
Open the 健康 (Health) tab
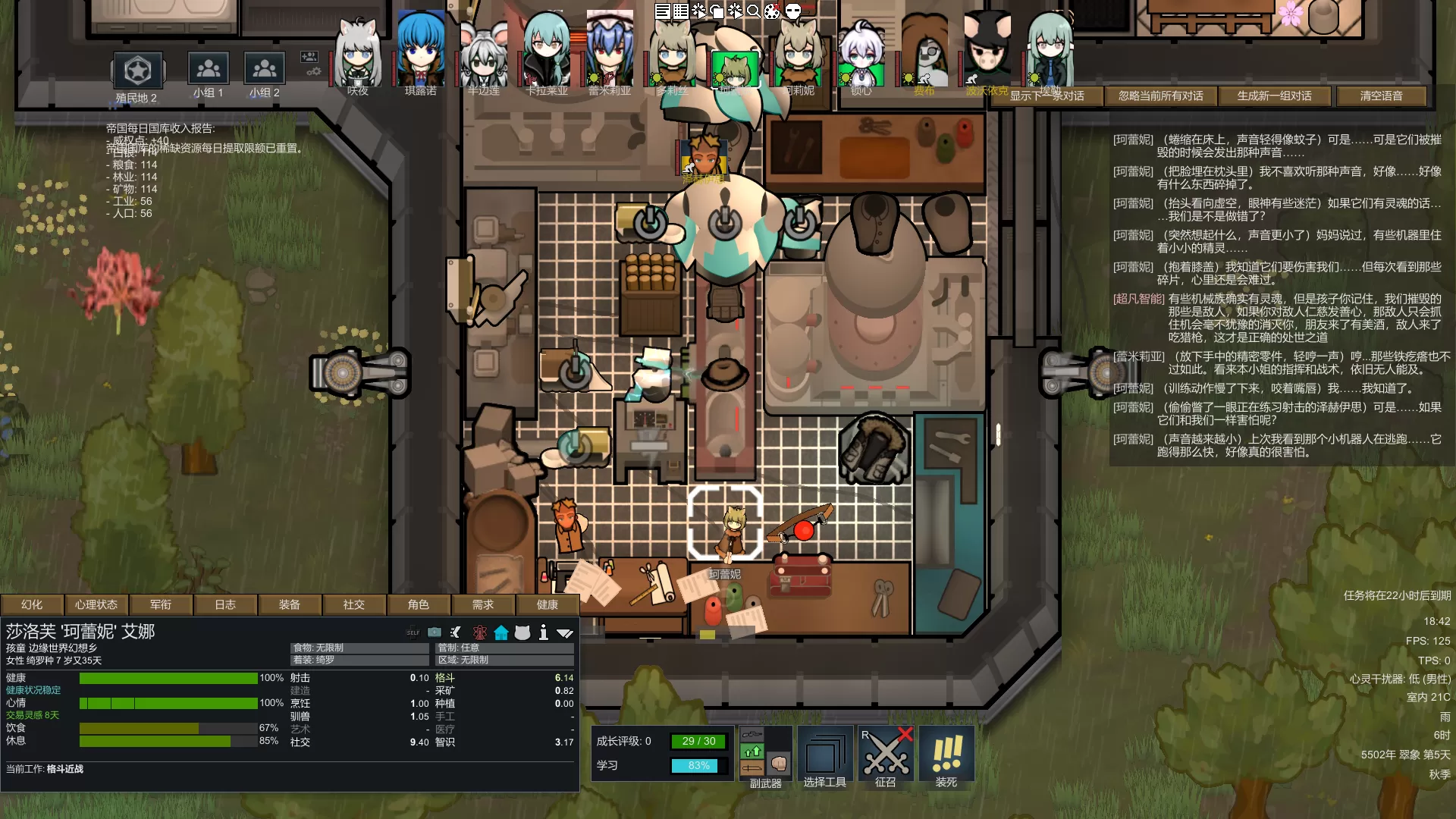547,604
